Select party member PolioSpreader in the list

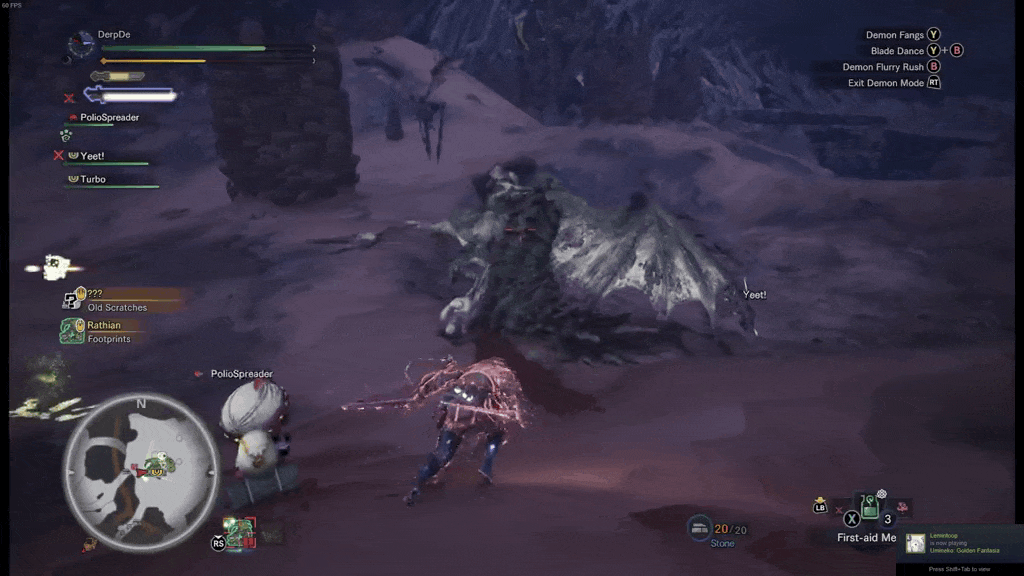click(x=108, y=118)
